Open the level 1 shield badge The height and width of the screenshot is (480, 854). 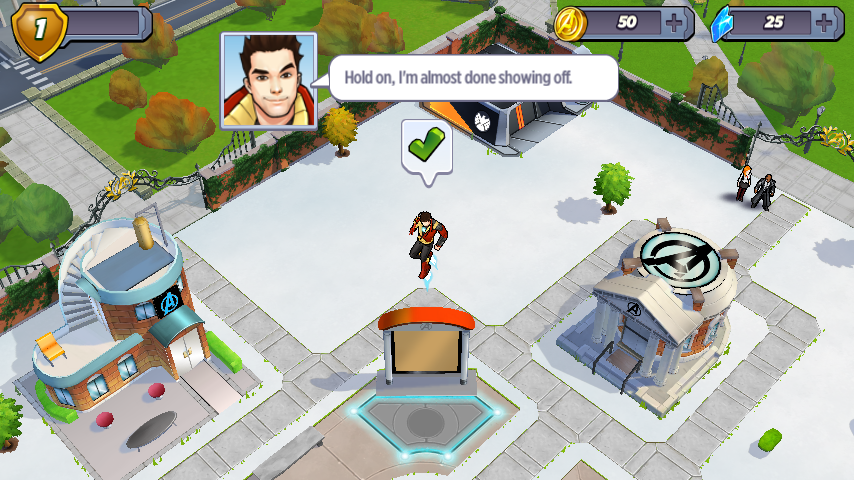[x=40, y=27]
